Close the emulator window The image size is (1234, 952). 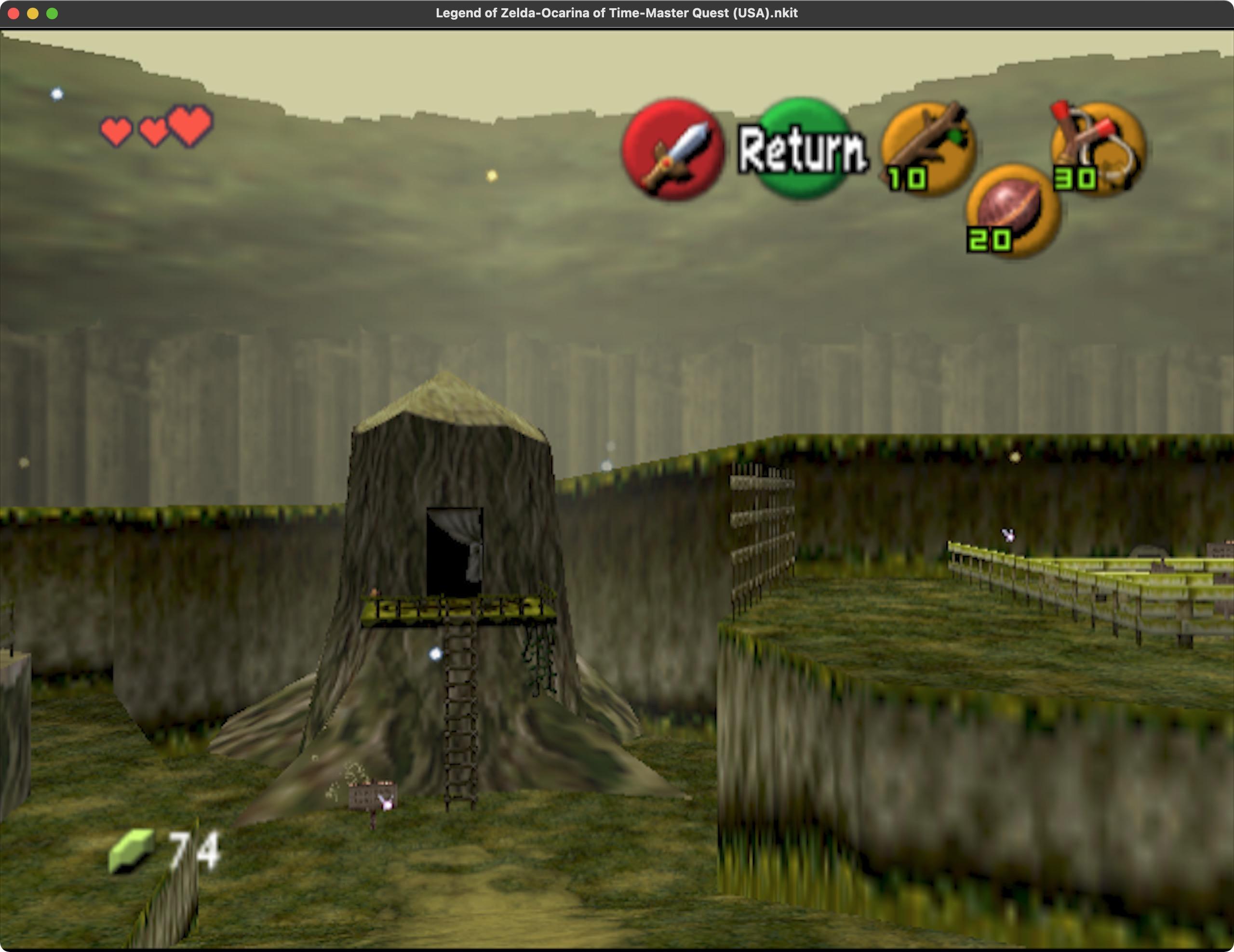14,13
